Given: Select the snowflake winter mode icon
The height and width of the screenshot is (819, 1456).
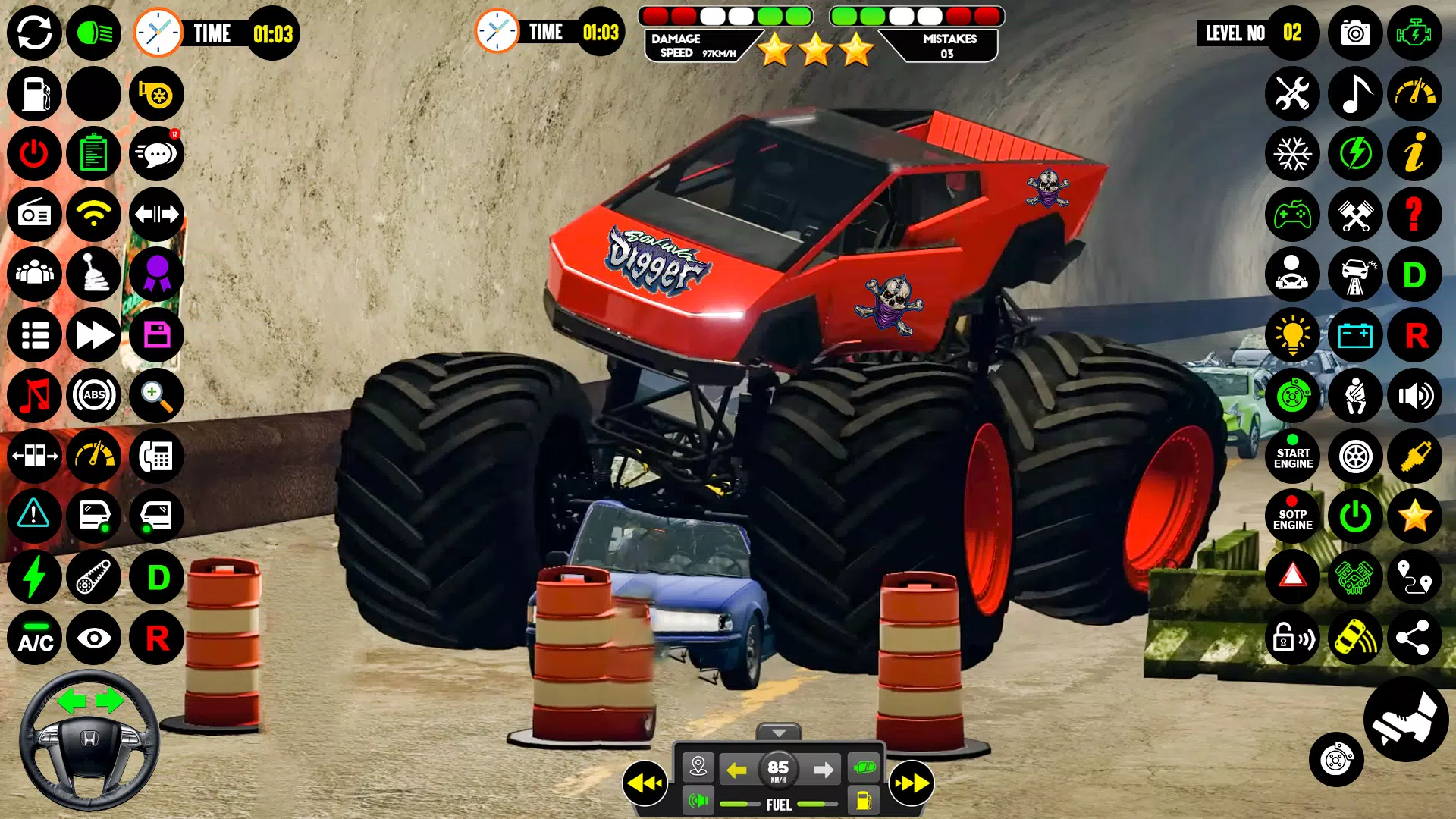Looking at the screenshot, I should (x=1293, y=154).
